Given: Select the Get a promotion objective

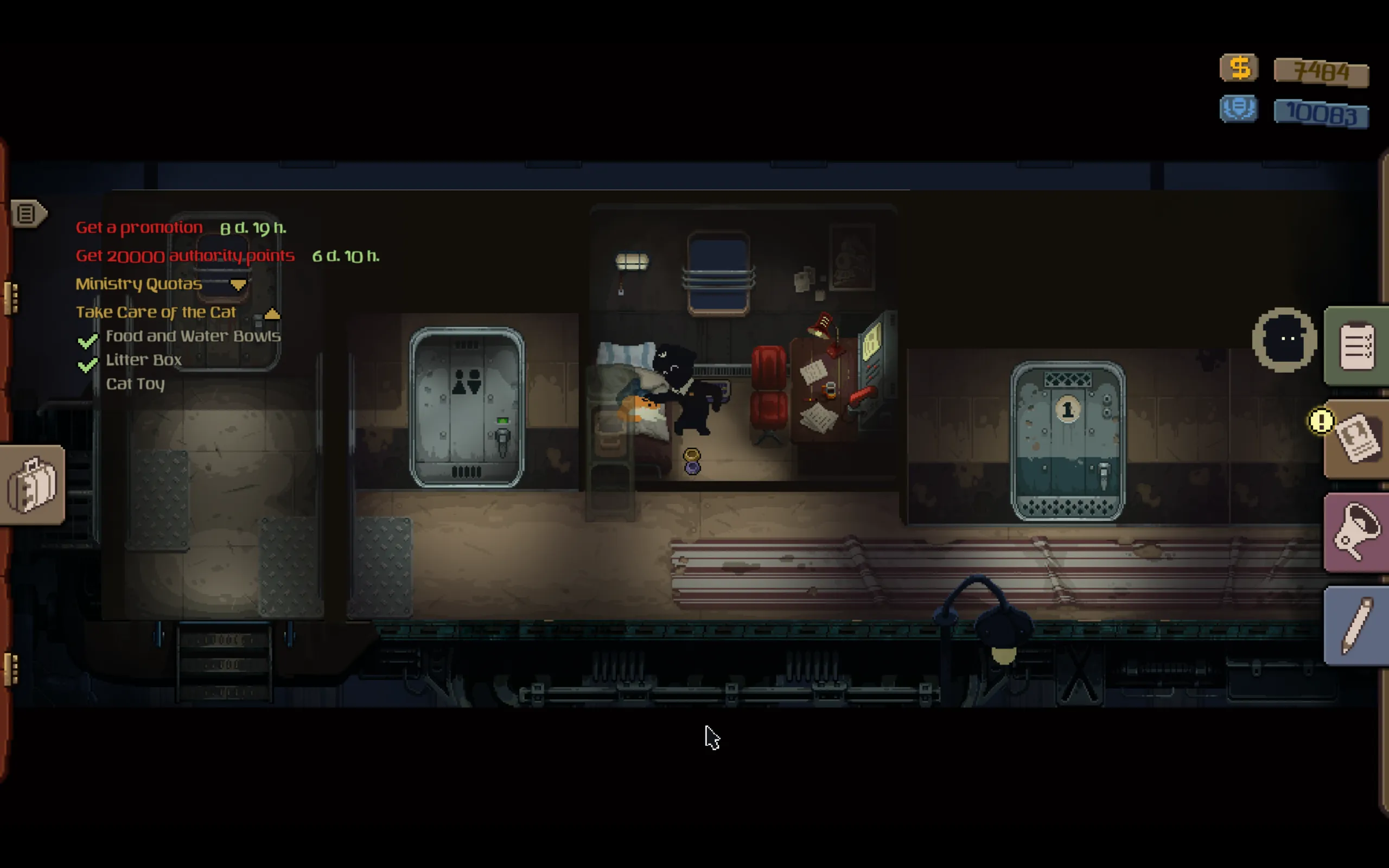Looking at the screenshot, I should coord(139,228).
